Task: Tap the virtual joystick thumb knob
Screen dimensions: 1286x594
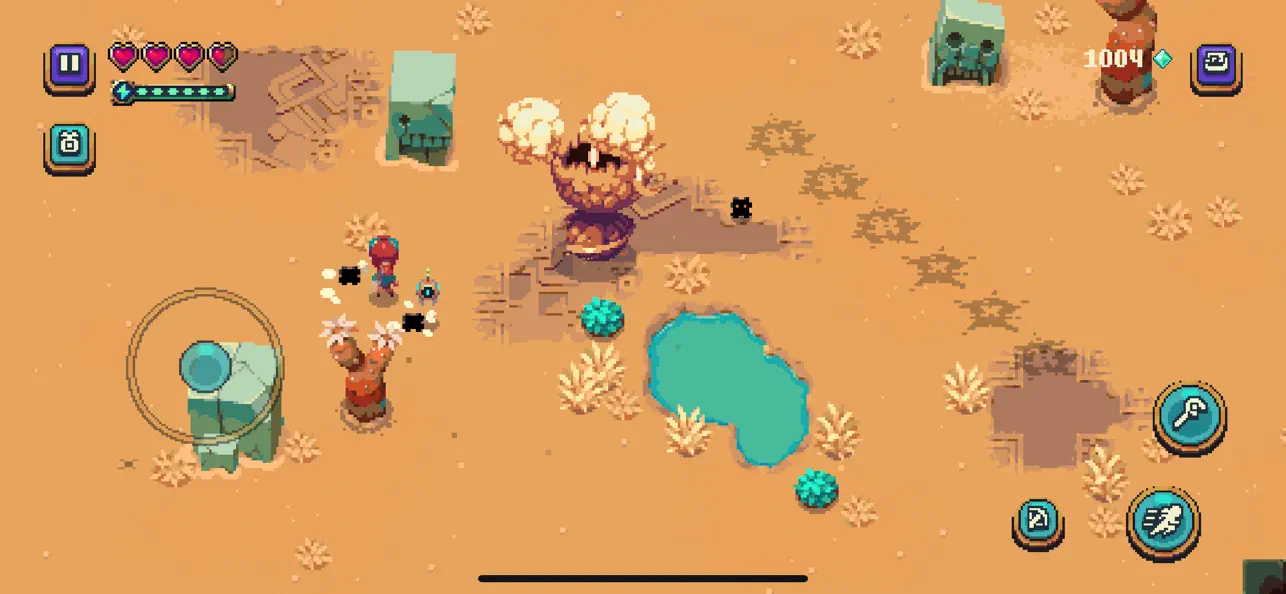Action: [x=205, y=367]
